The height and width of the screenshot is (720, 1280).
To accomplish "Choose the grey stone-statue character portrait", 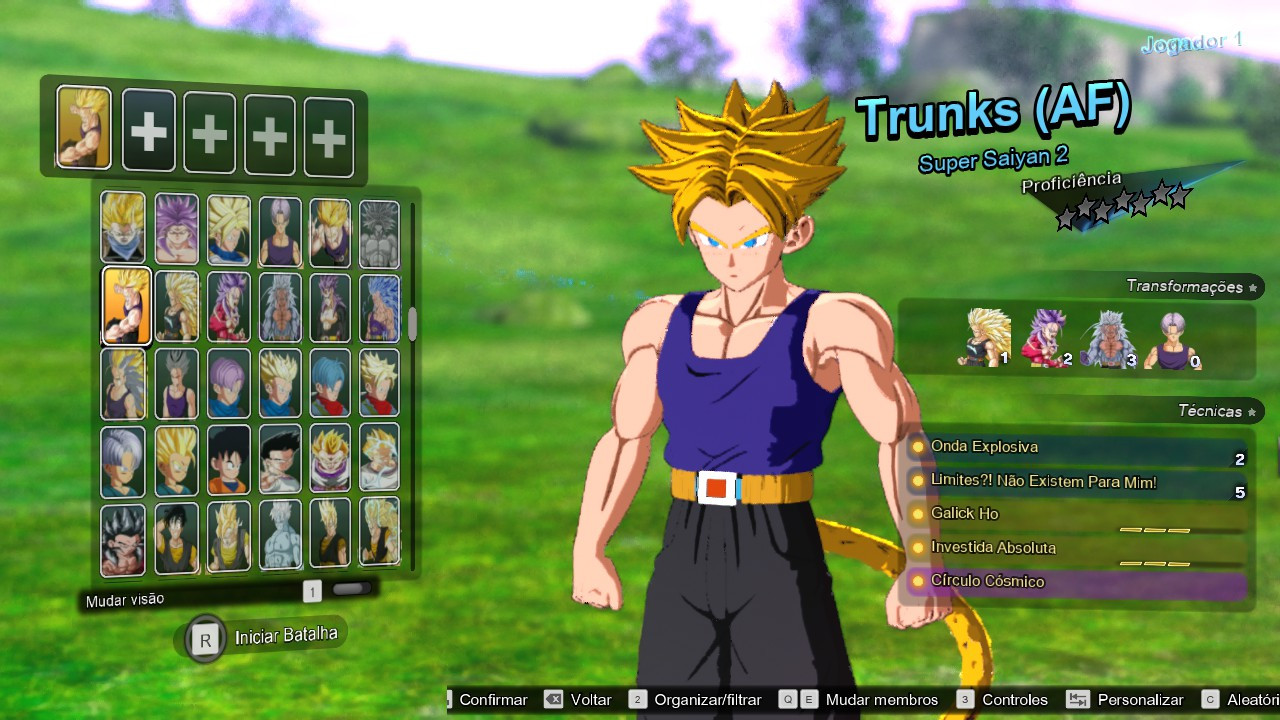I will 379,234.
